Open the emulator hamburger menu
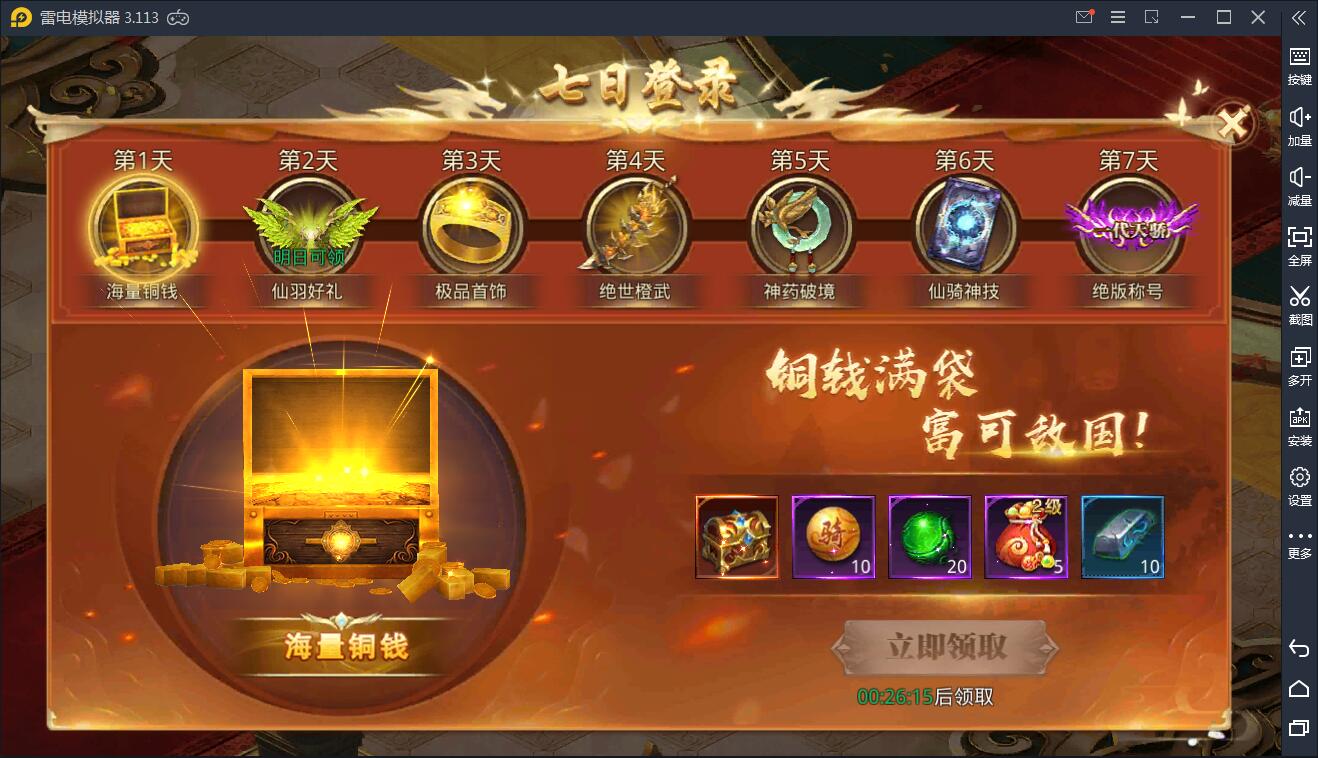Image resolution: width=1318 pixels, height=758 pixels. click(x=1117, y=16)
